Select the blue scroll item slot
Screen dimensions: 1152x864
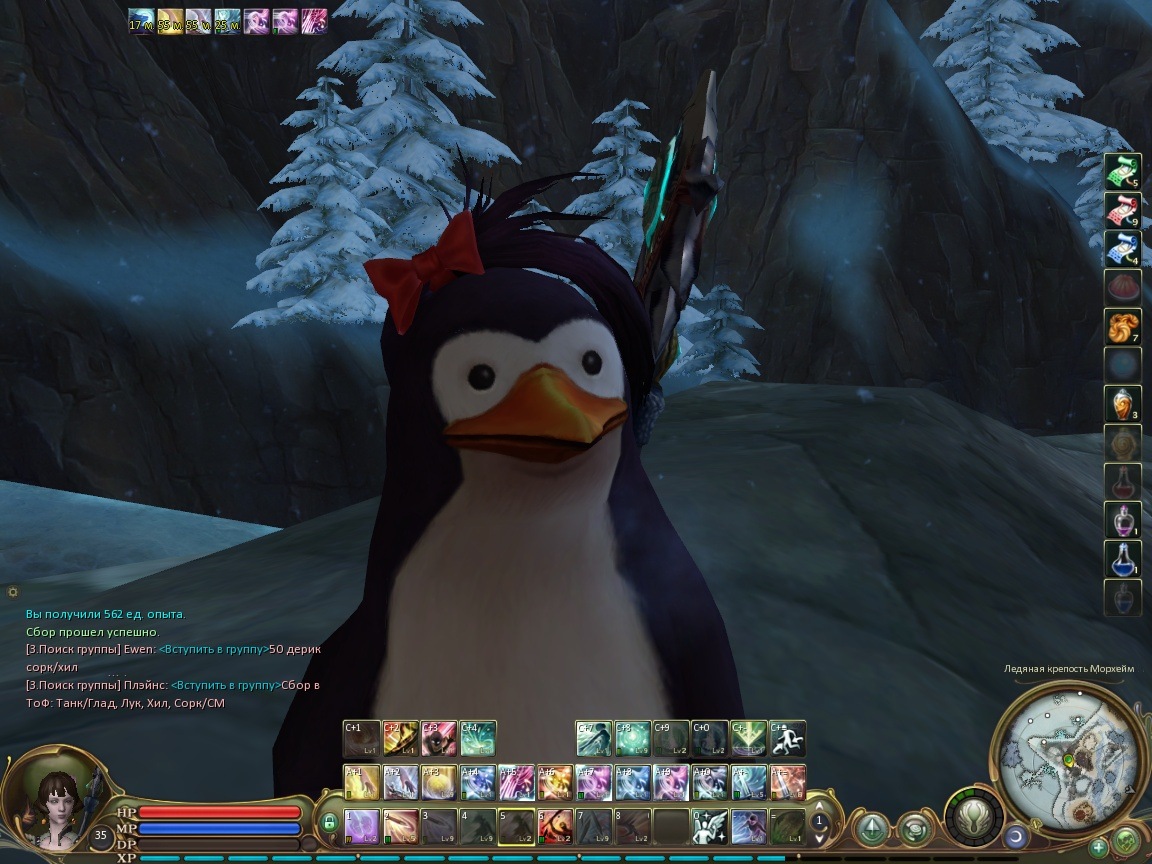click(1122, 250)
